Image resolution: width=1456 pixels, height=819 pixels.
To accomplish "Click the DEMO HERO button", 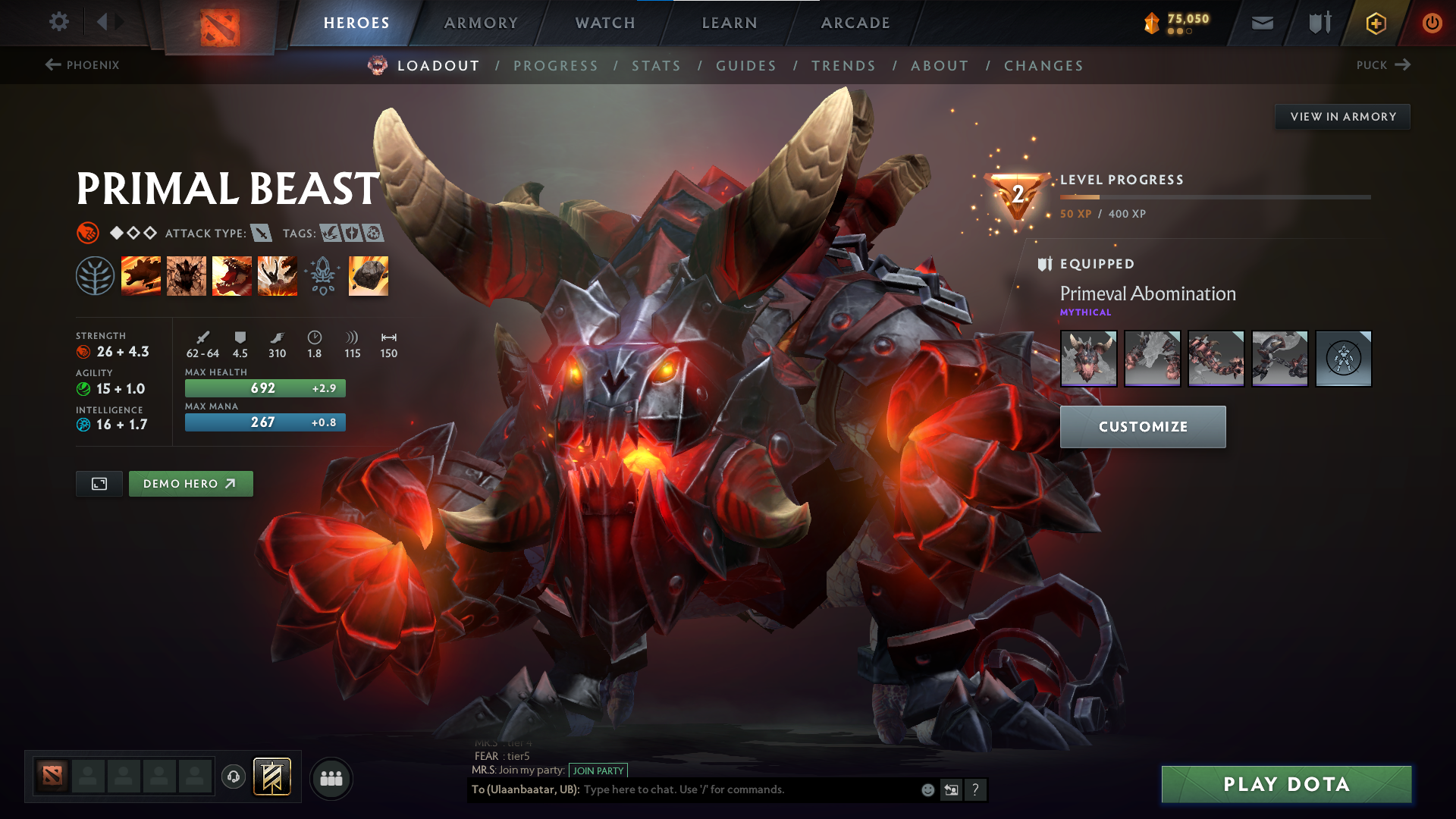I will pos(190,483).
